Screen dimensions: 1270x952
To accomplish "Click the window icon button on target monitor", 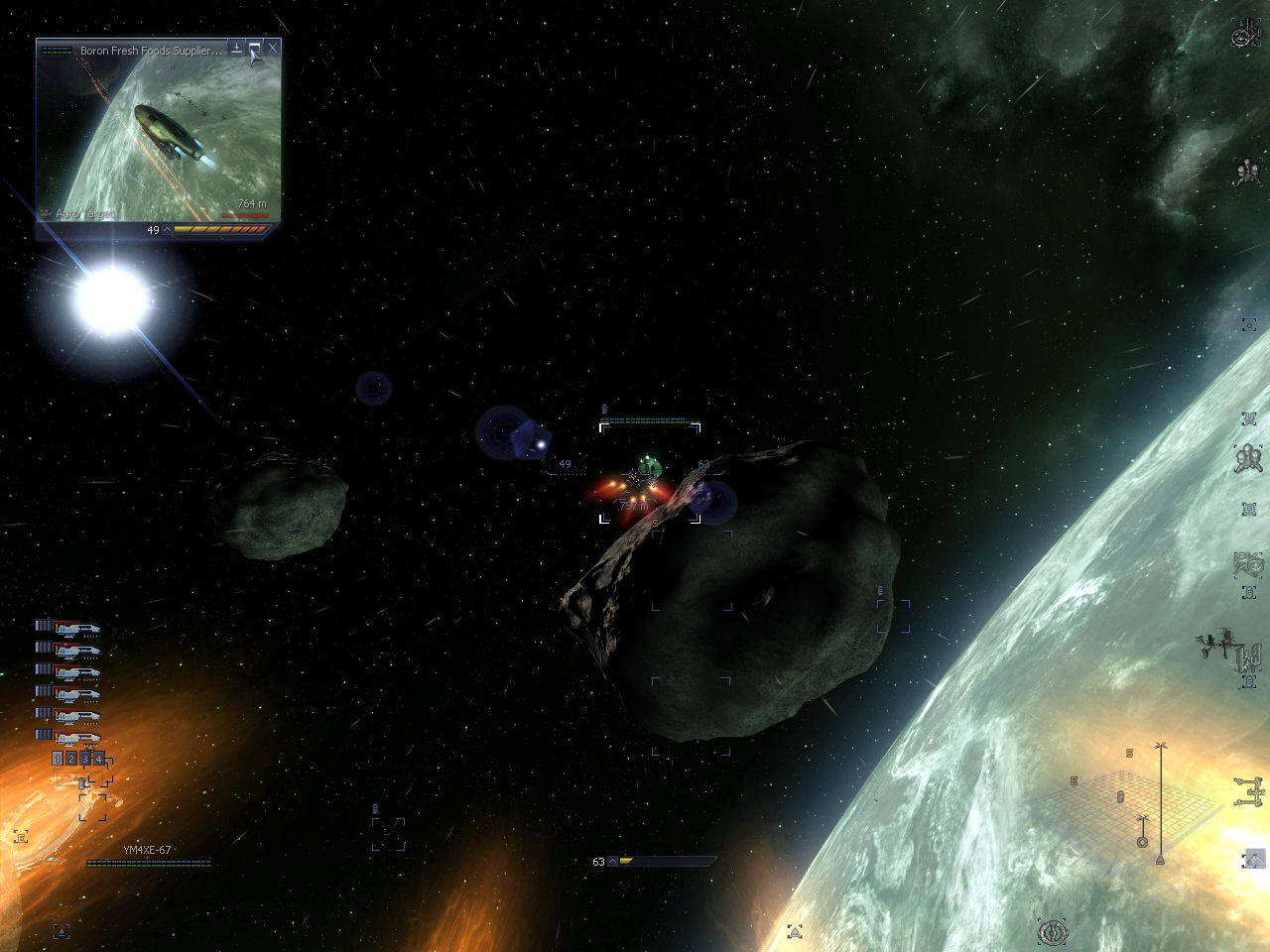I will point(255,48).
